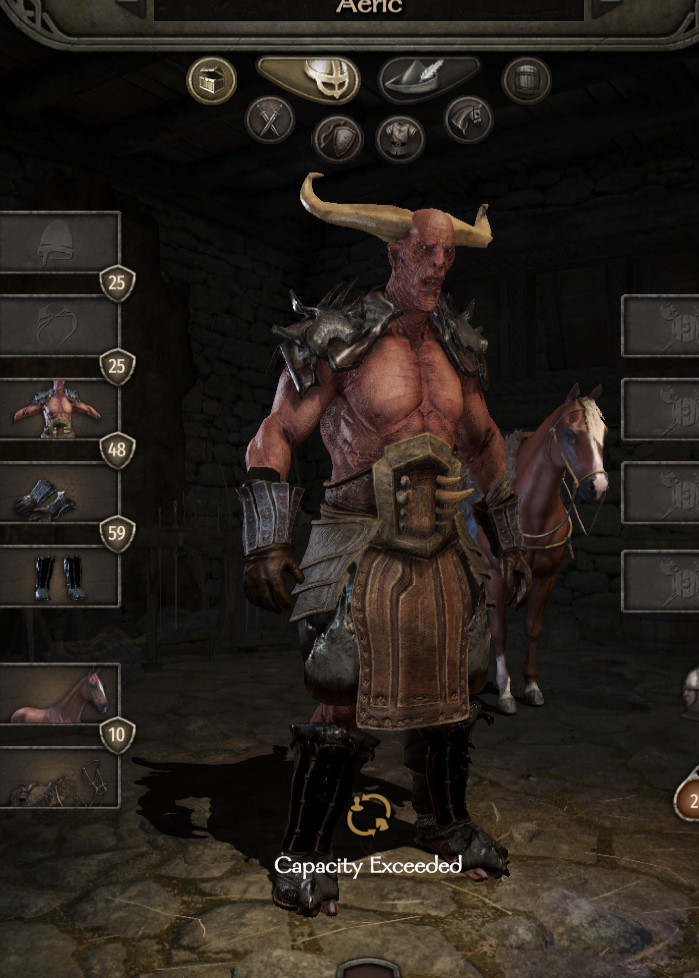Click the orange circular arrows swap icon

pyautogui.click(x=368, y=815)
